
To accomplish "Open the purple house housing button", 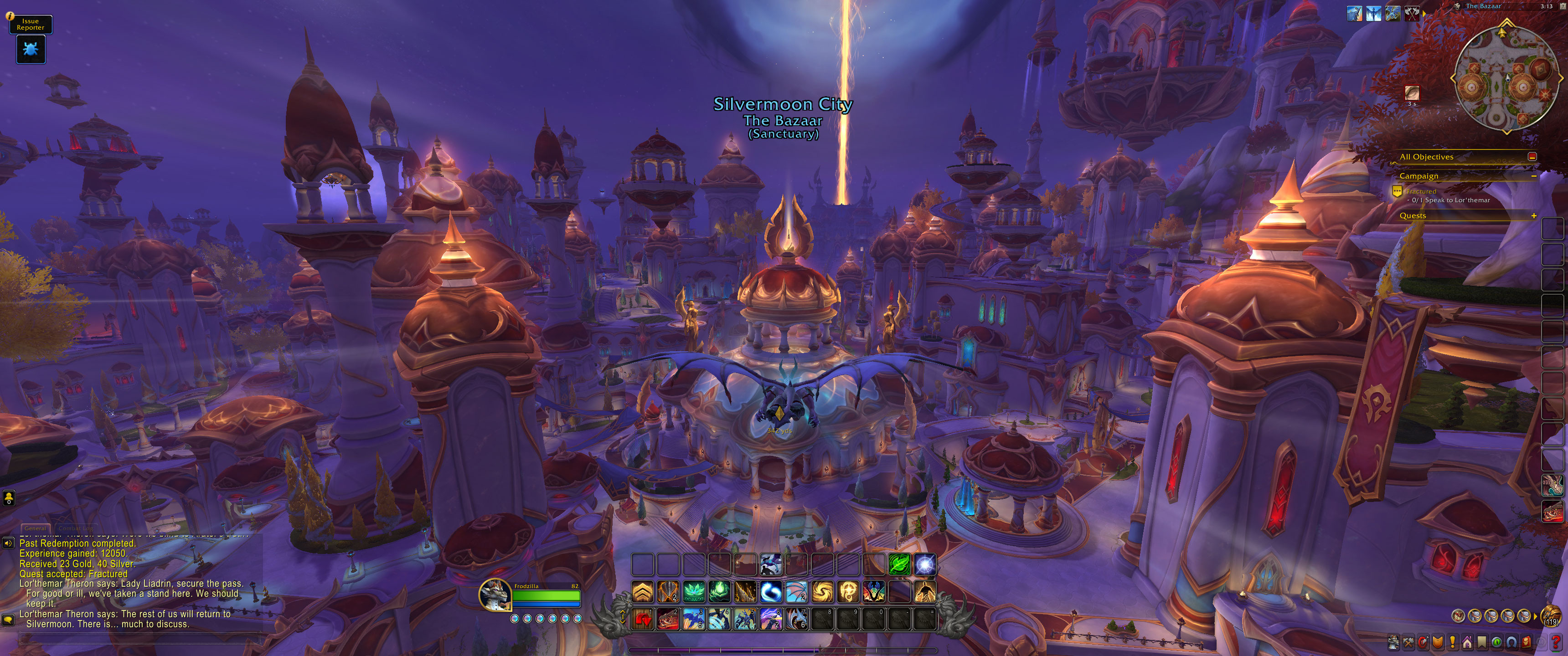I will point(1468,641).
